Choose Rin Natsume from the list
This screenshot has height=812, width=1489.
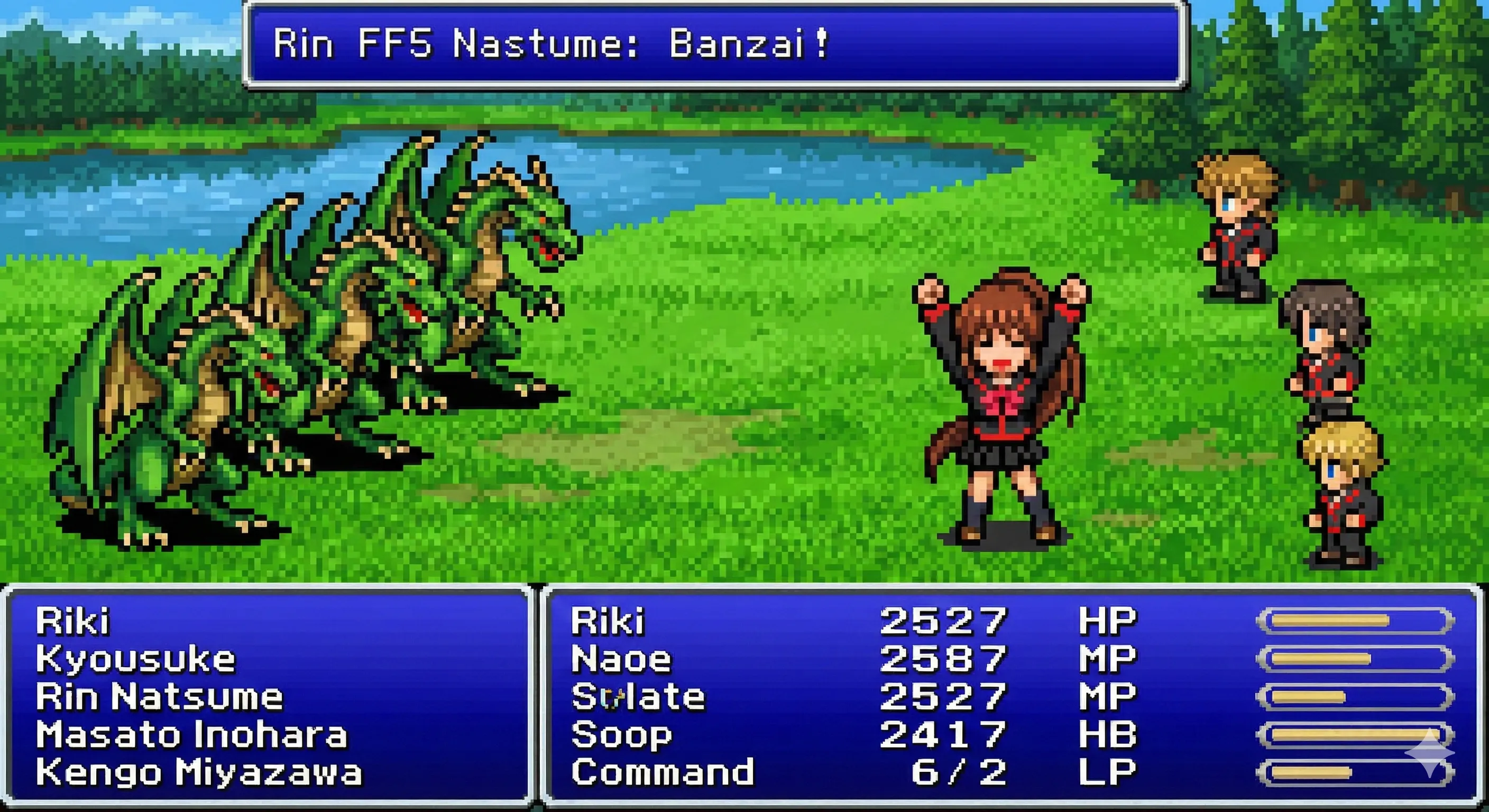pos(160,696)
